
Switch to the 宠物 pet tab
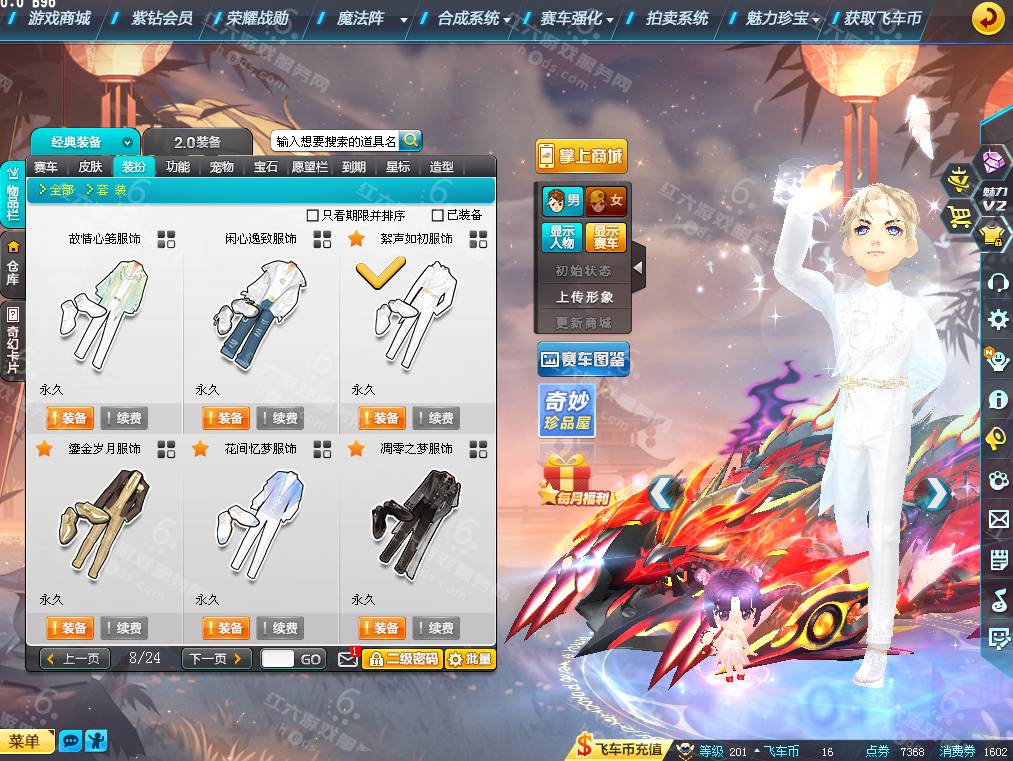[222, 167]
